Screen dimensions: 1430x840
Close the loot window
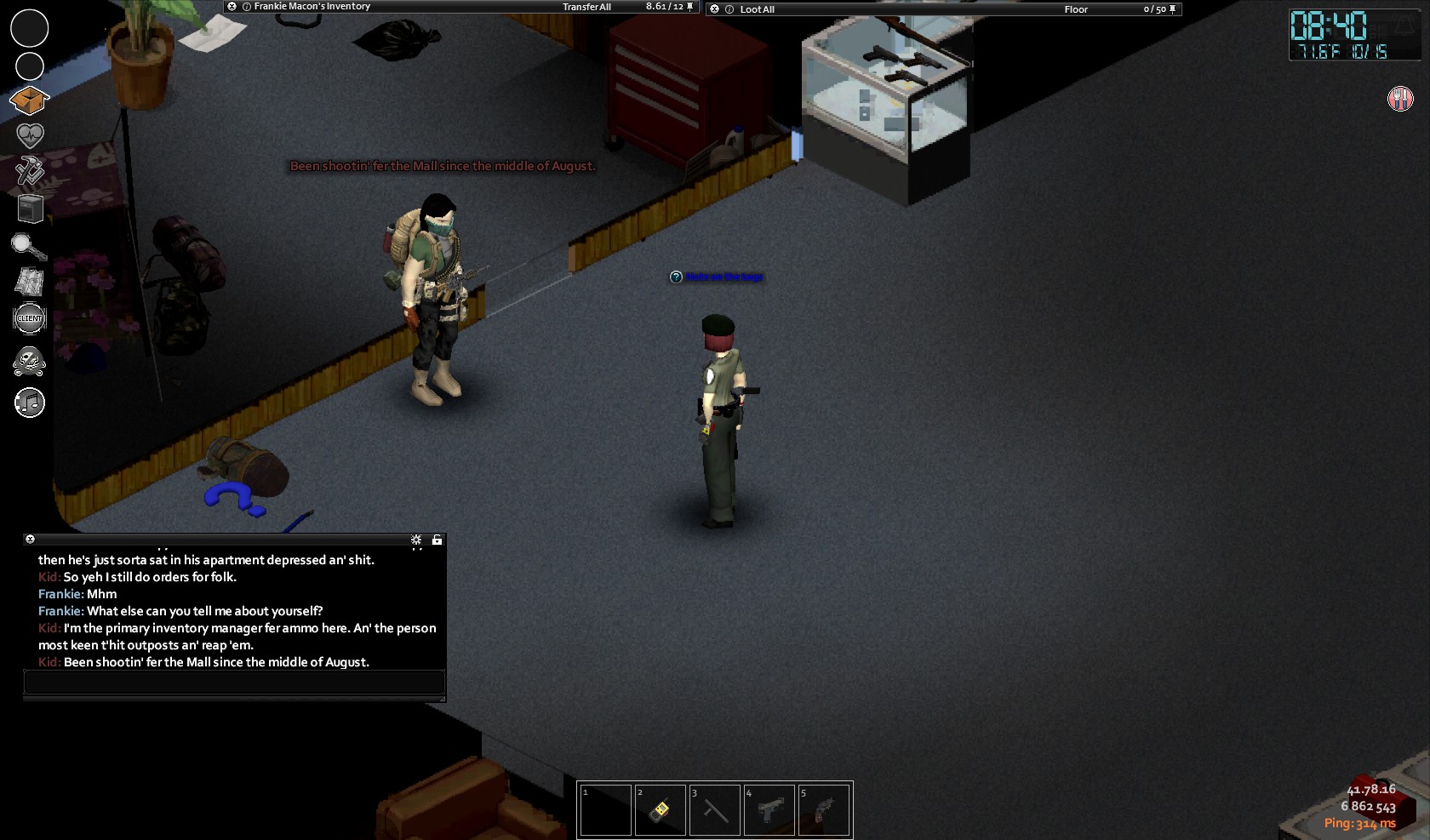click(715, 9)
